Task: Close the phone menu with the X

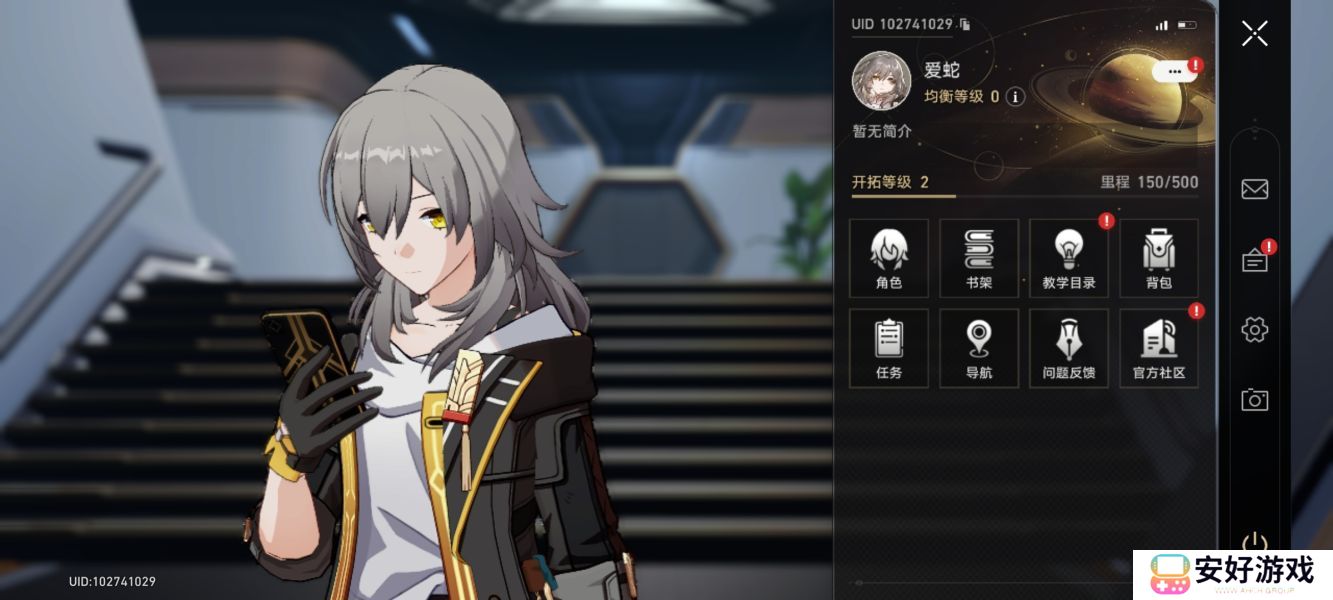Action: (1254, 33)
